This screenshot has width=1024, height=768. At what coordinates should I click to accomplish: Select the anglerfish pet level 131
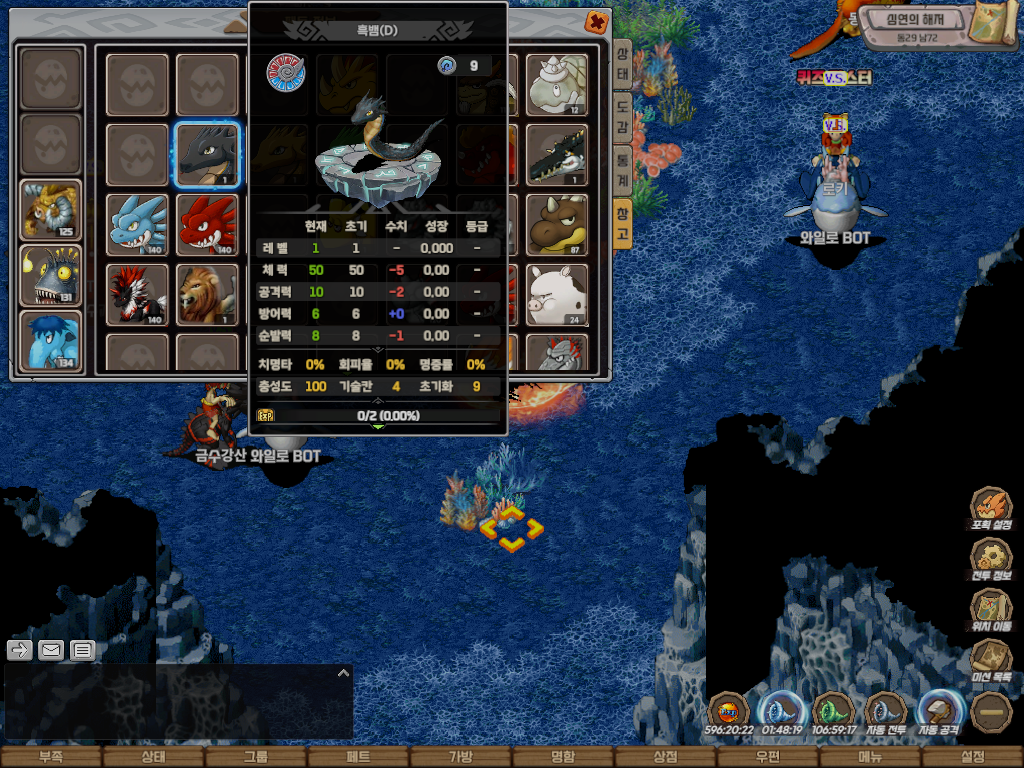[50, 275]
